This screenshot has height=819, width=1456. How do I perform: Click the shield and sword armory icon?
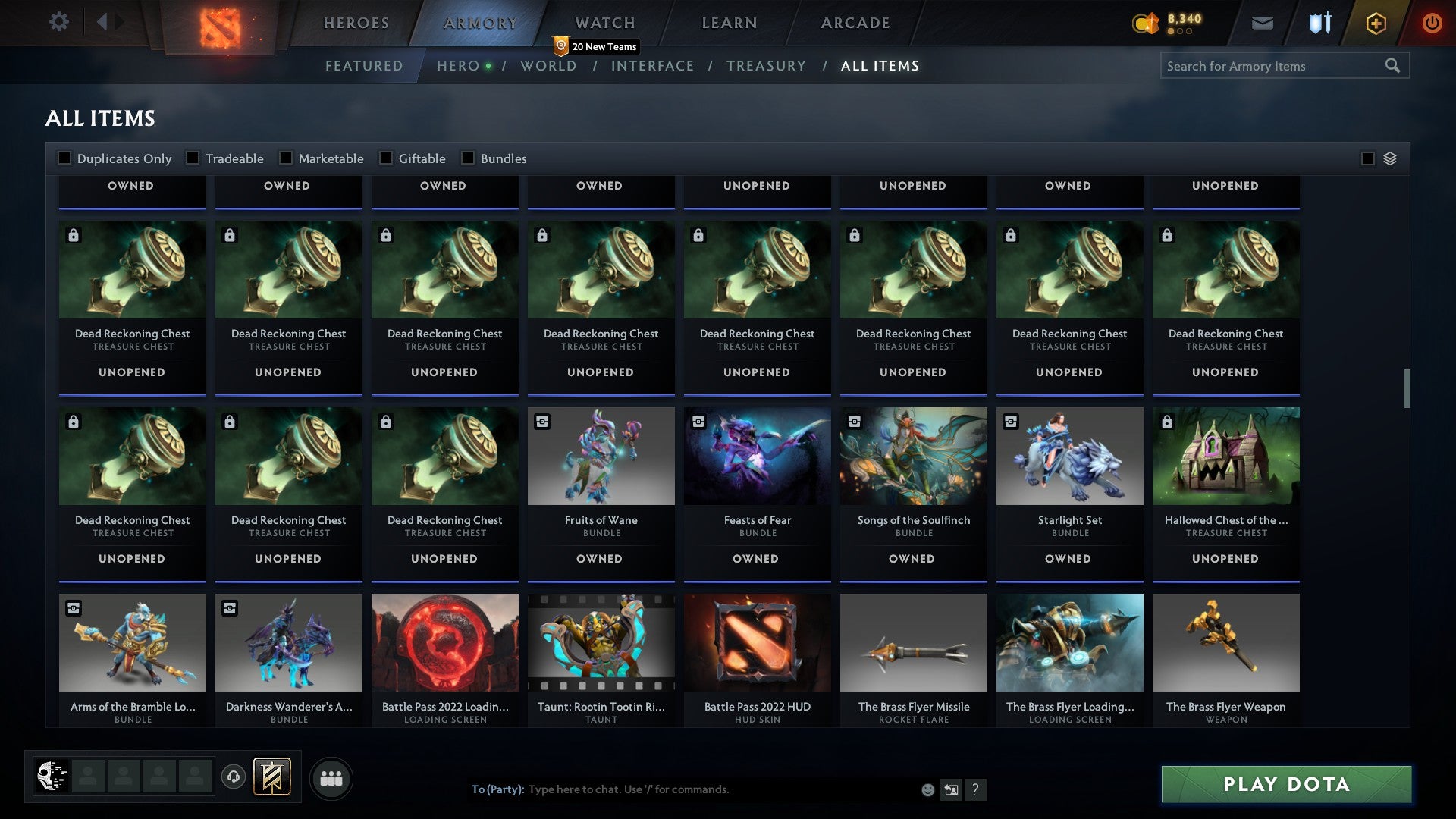tap(1319, 23)
